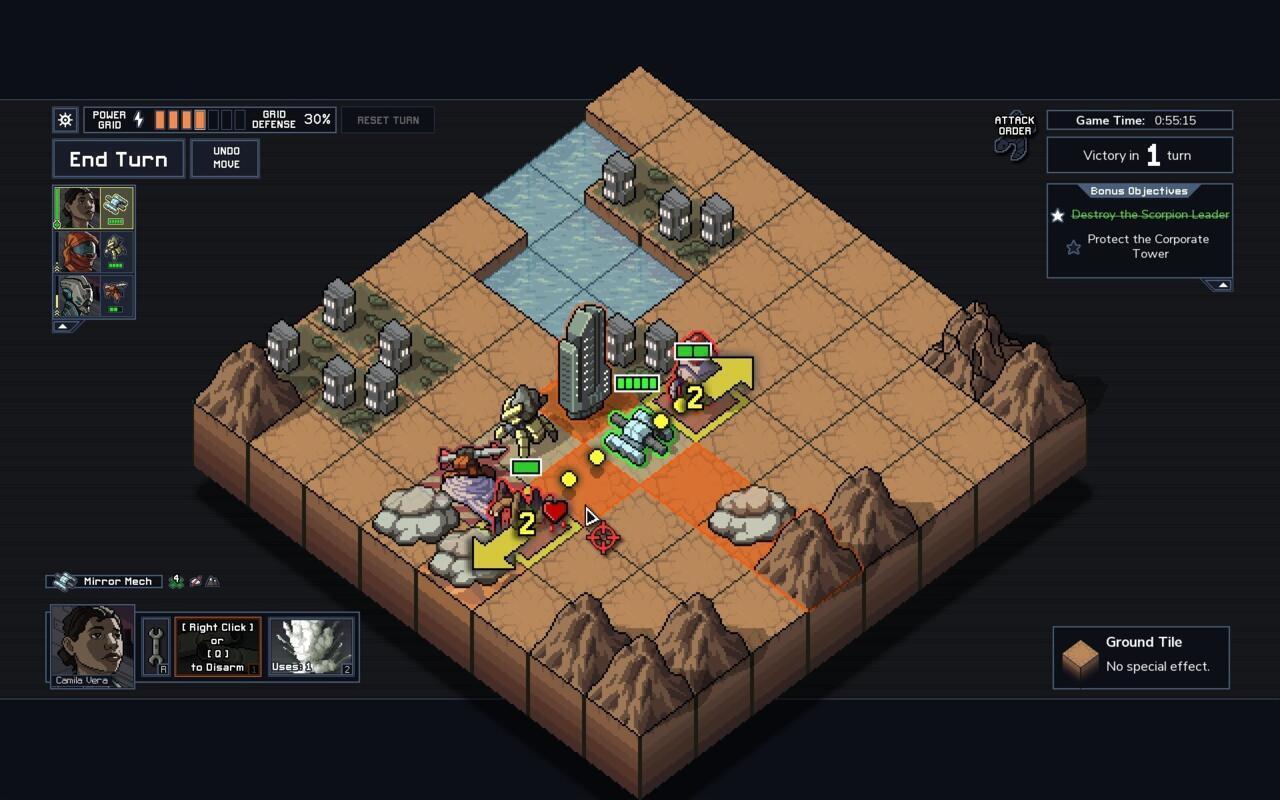
Task: Click the broken weapon status icon
Action: (197, 581)
